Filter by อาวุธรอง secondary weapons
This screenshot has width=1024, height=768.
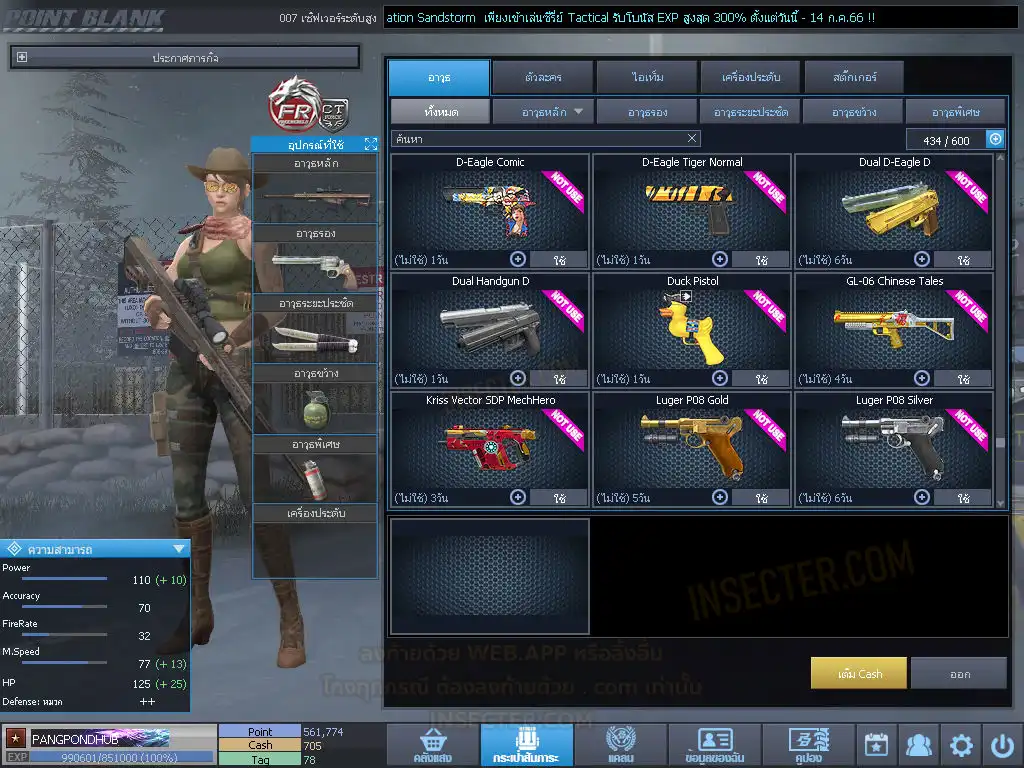coord(648,112)
